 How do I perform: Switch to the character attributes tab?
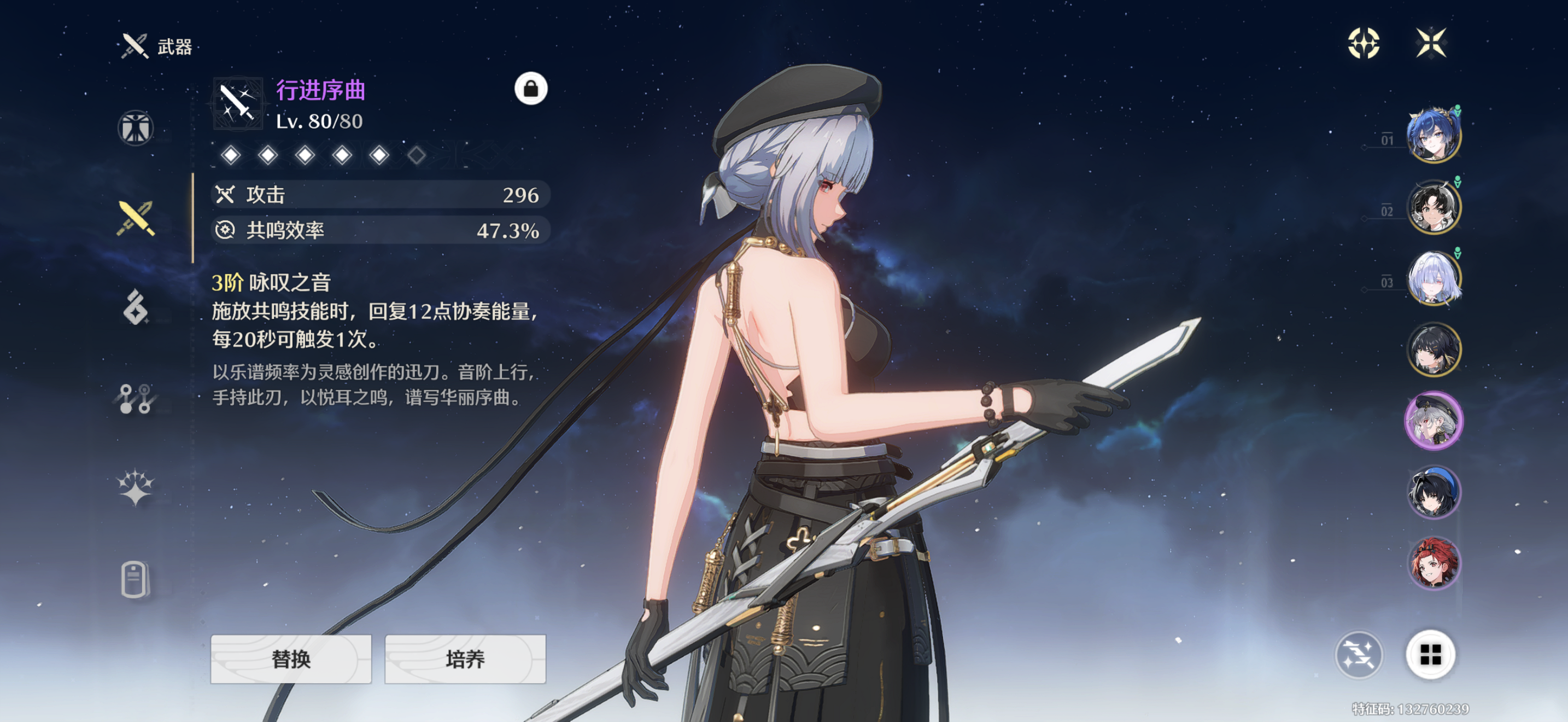pyautogui.click(x=135, y=128)
